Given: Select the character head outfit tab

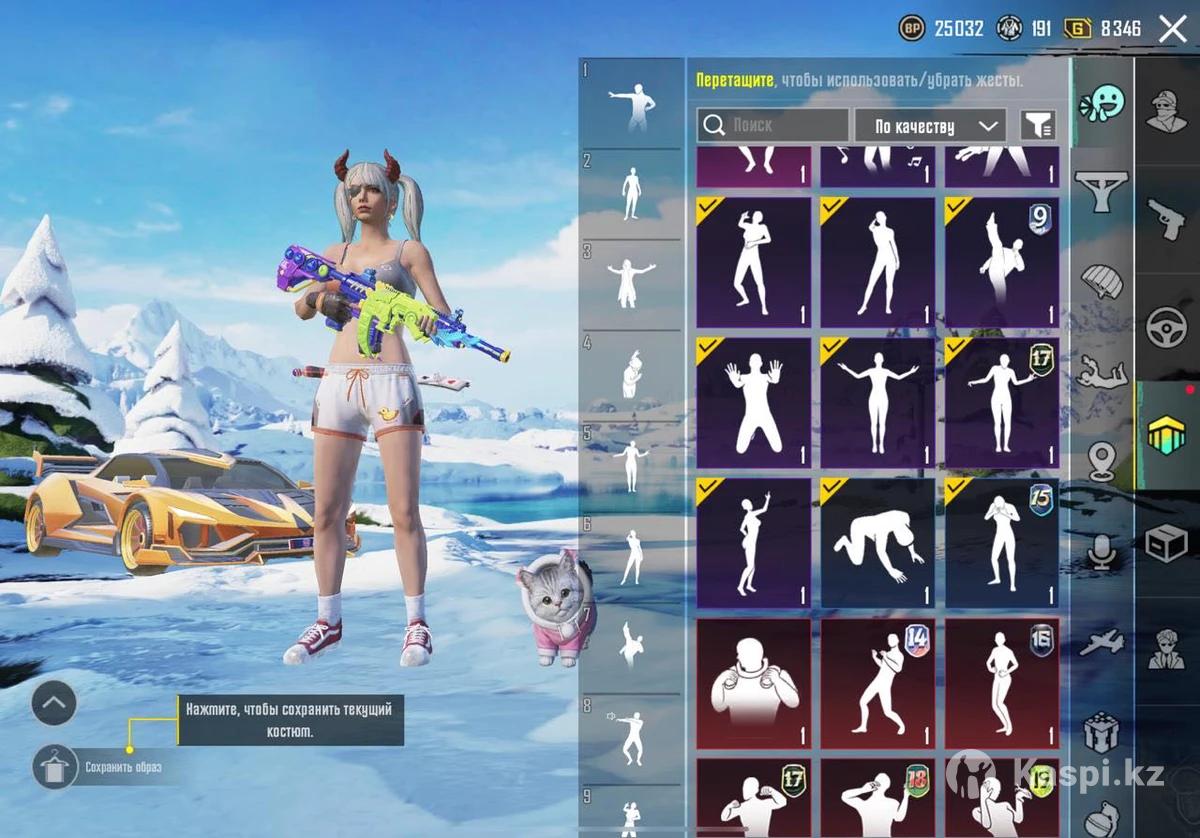Looking at the screenshot, I should click(1167, 110).
